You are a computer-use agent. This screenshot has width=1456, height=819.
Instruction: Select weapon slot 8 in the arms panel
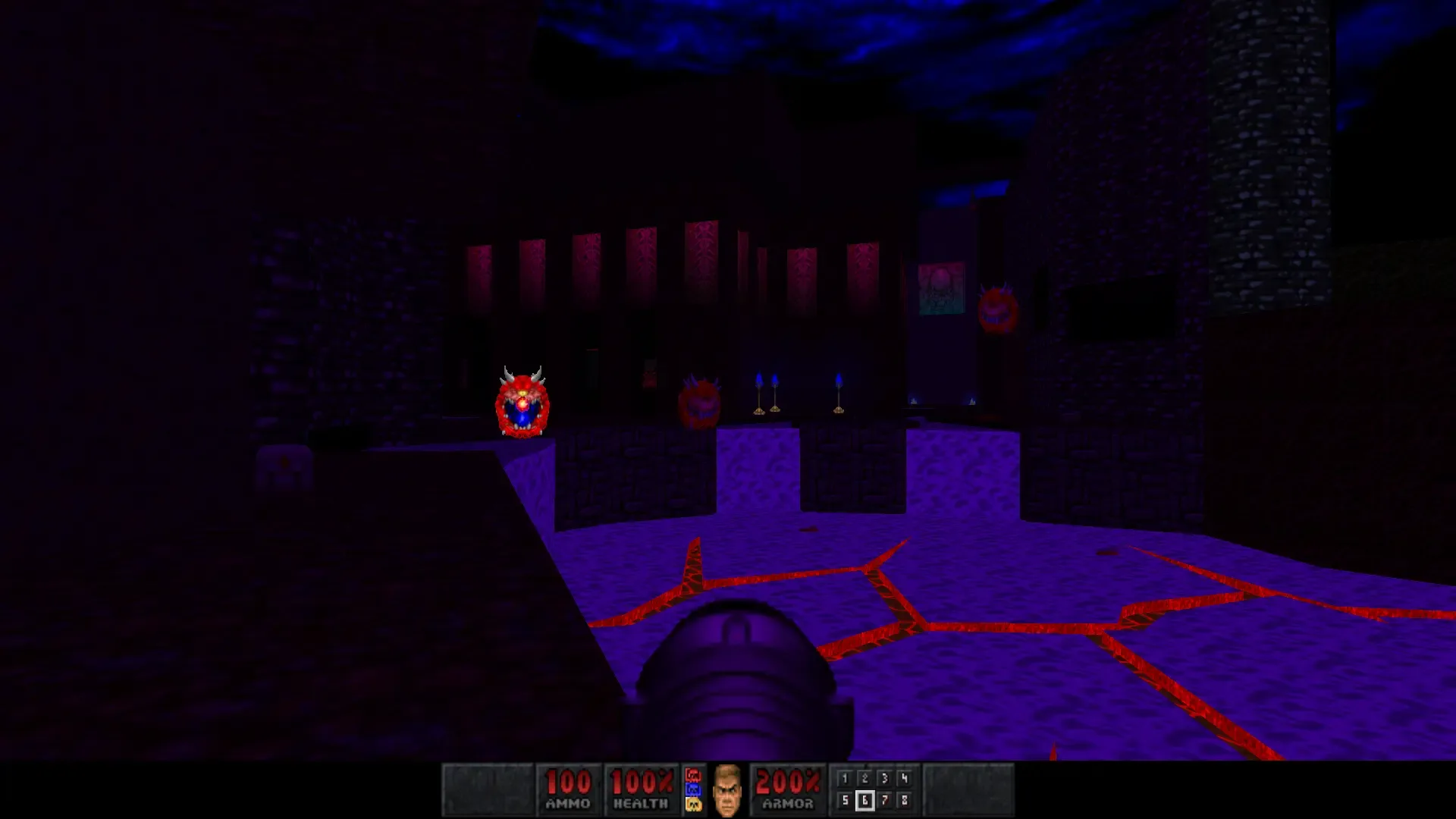point(905,802)
